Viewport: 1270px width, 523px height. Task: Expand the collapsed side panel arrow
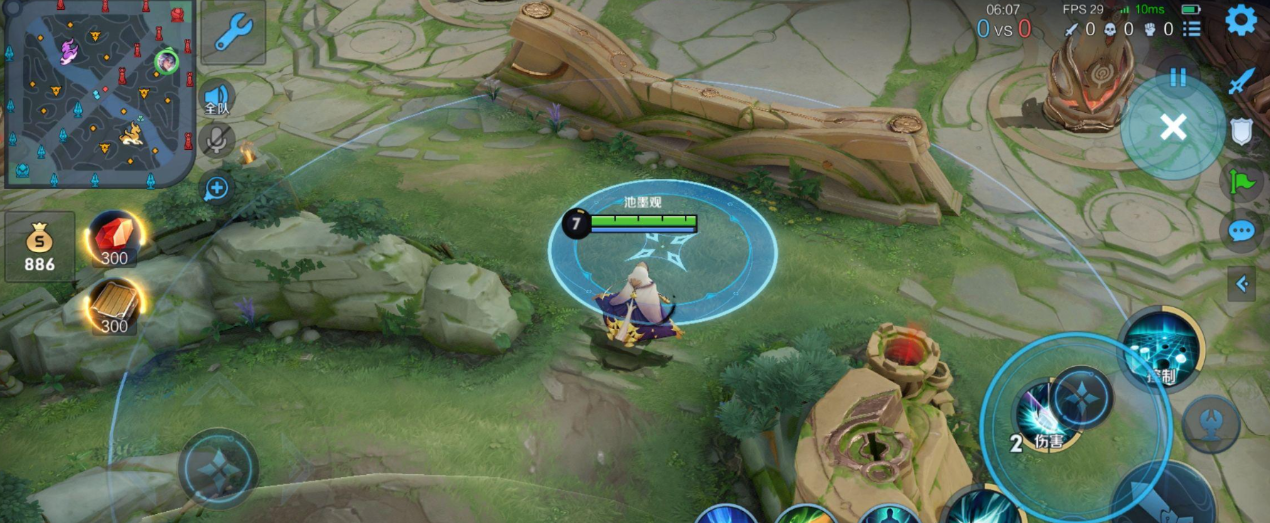pos(1241,285)
